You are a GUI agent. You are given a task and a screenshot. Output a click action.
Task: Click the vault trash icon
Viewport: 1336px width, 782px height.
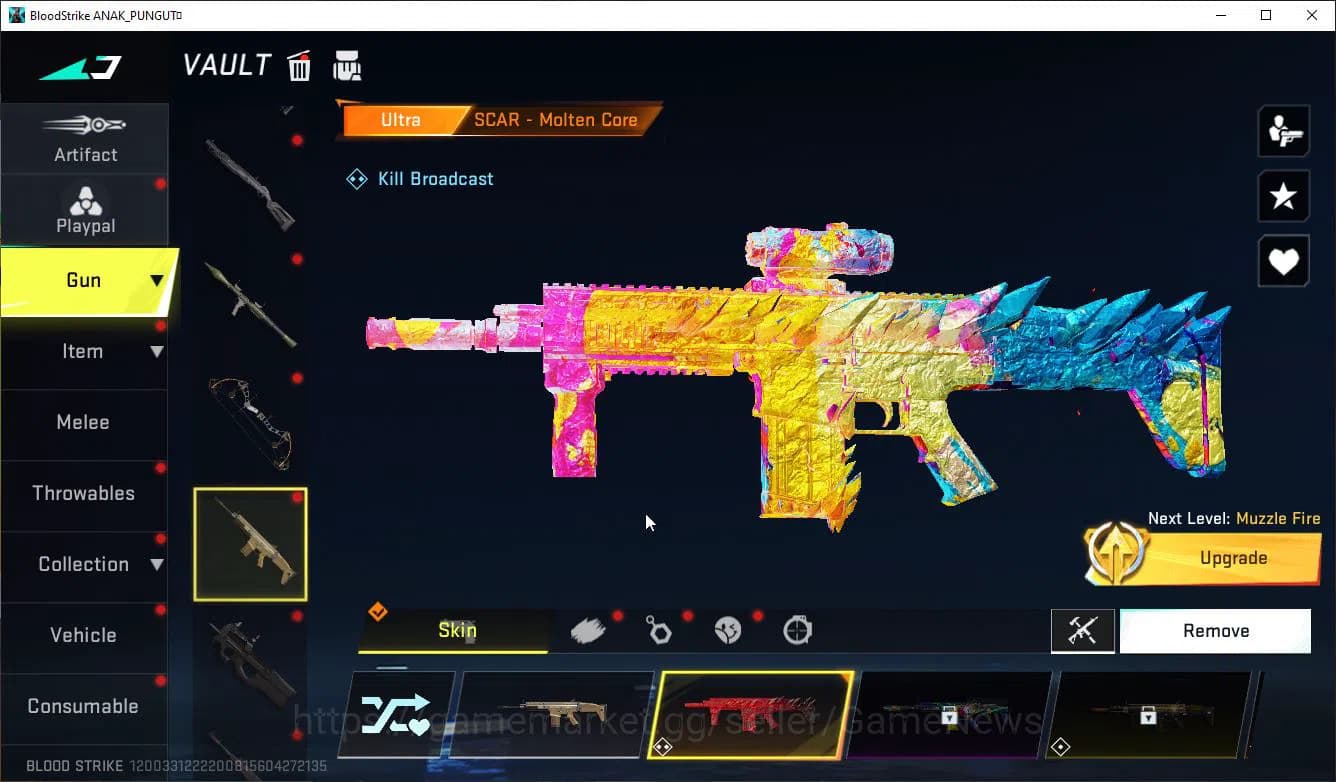(x=299, y=65)
